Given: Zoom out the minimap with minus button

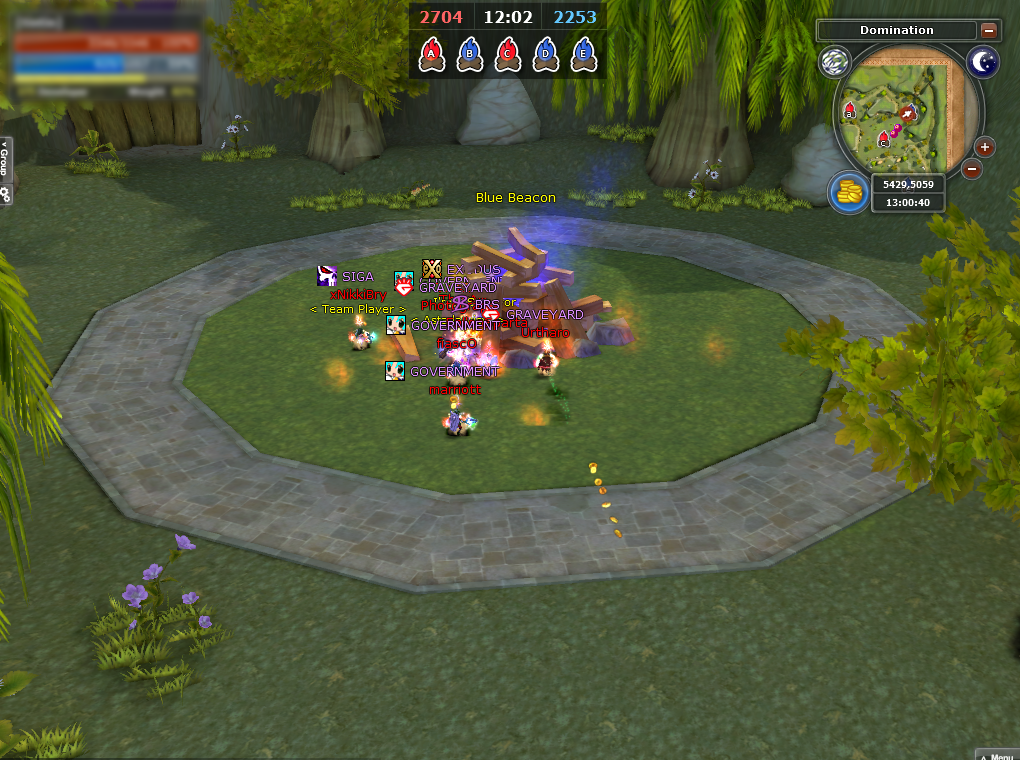Looking at the screenshot, I should 972,169.
